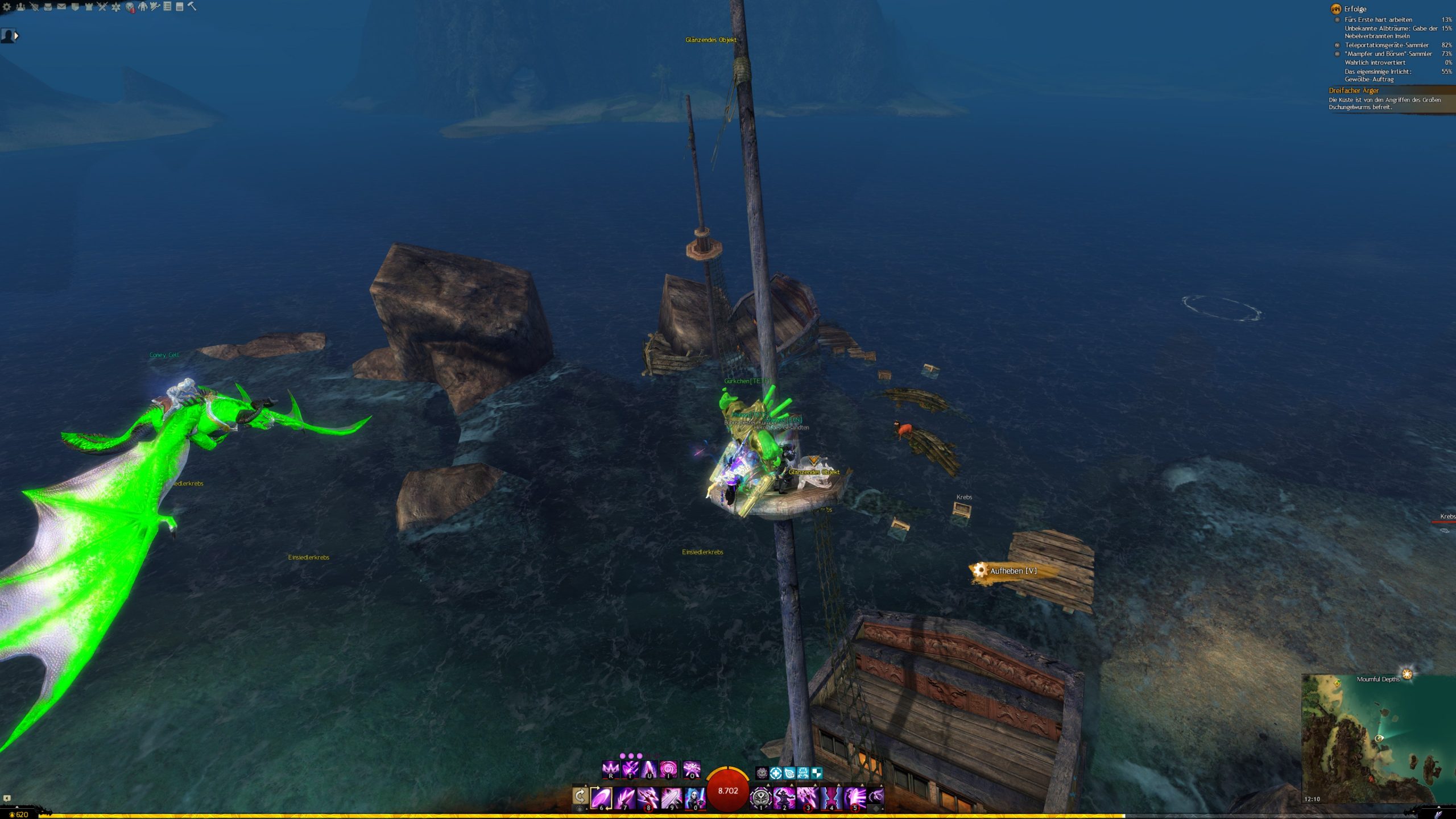This screenshot has height=819, width=1456.
Task: Open the lion icon with red alert
Action: point(130,7)
